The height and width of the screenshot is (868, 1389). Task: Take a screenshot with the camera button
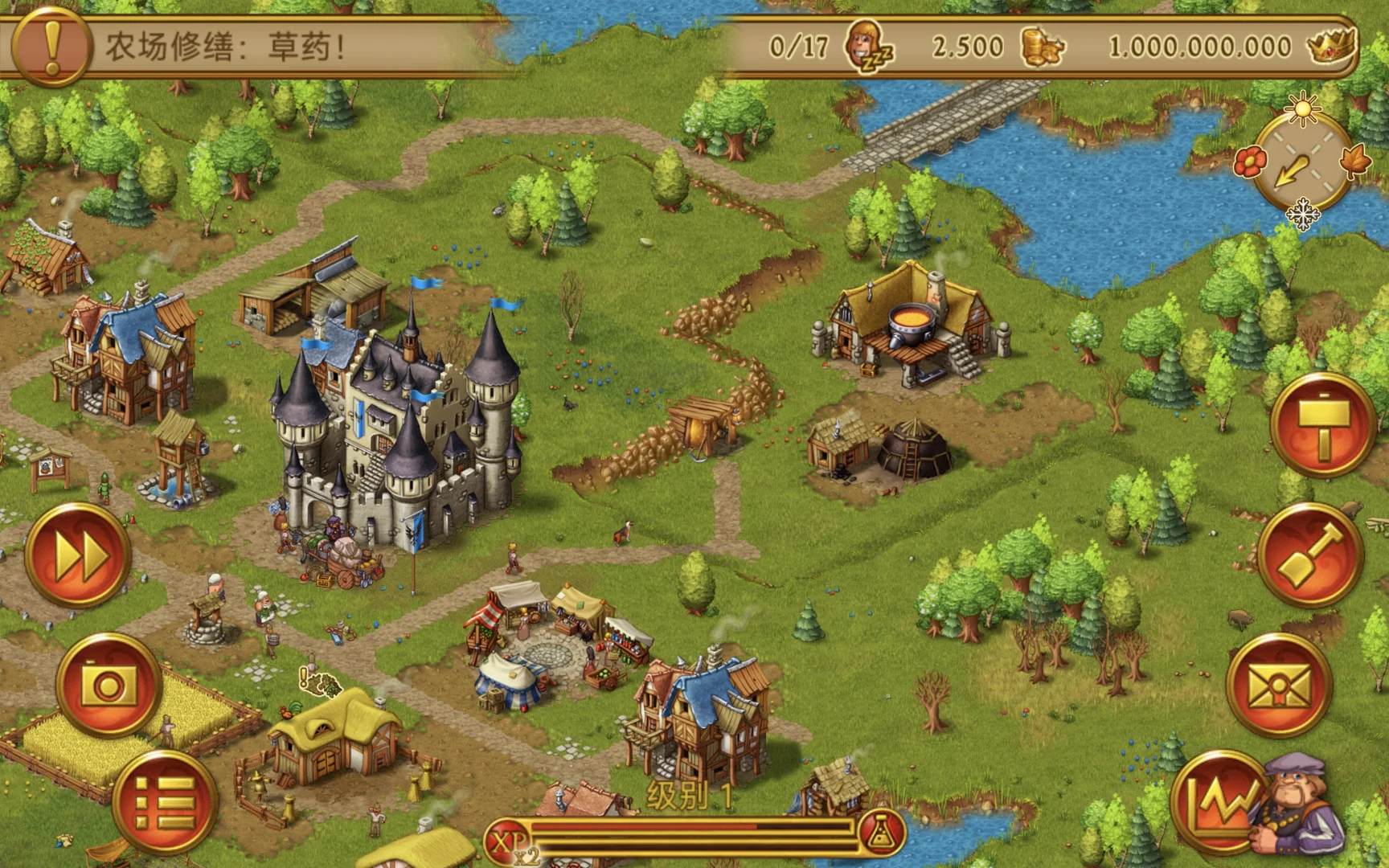click(x=109, y=686)
